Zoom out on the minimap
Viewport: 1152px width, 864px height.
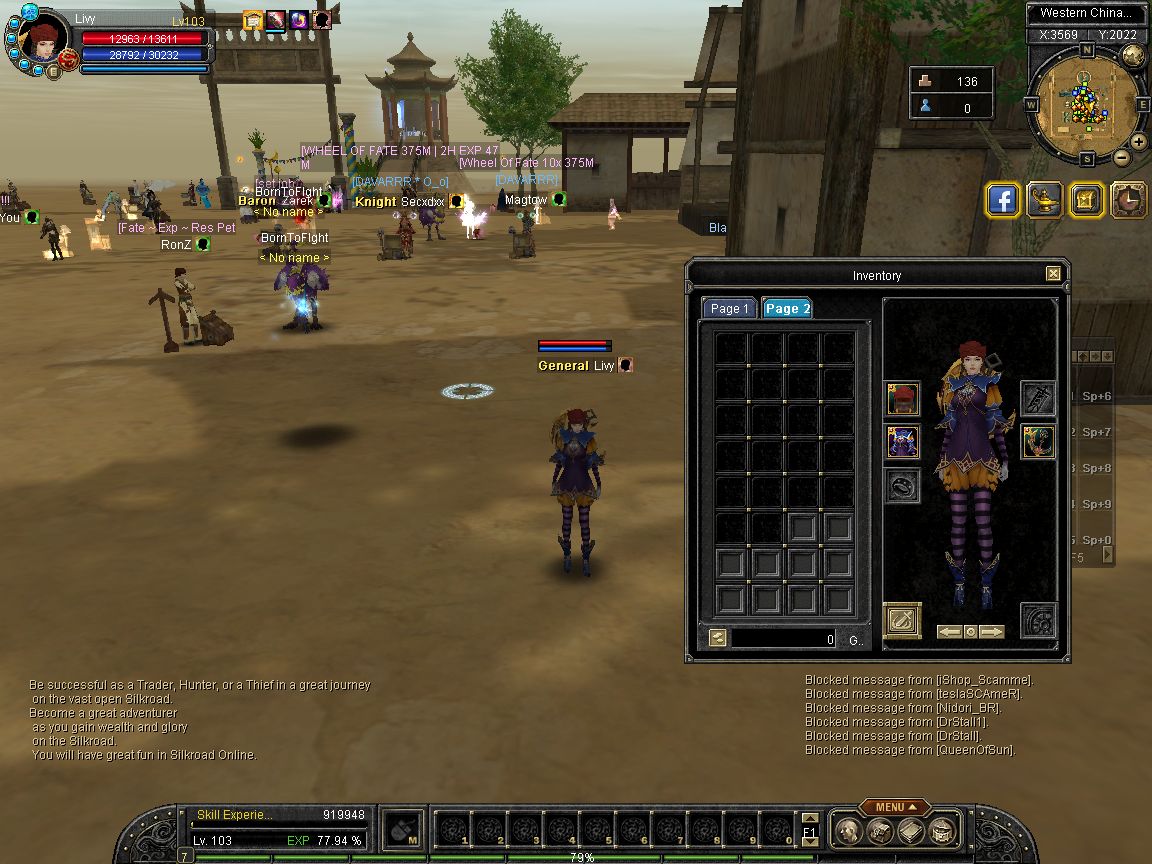[x=1122, y=157]
